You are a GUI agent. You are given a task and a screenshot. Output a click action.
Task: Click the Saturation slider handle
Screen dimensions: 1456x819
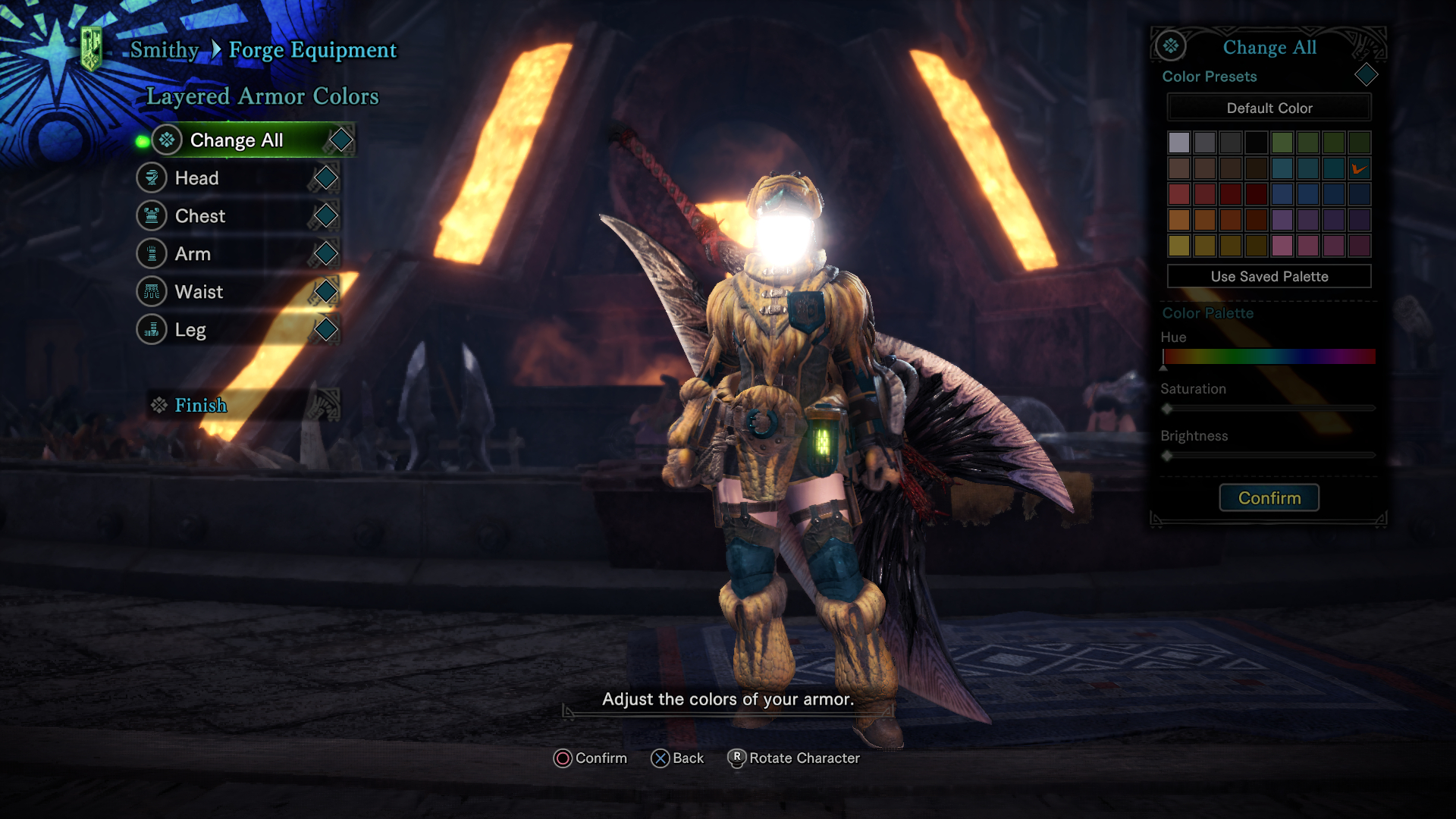click(x=1167, y=407)
